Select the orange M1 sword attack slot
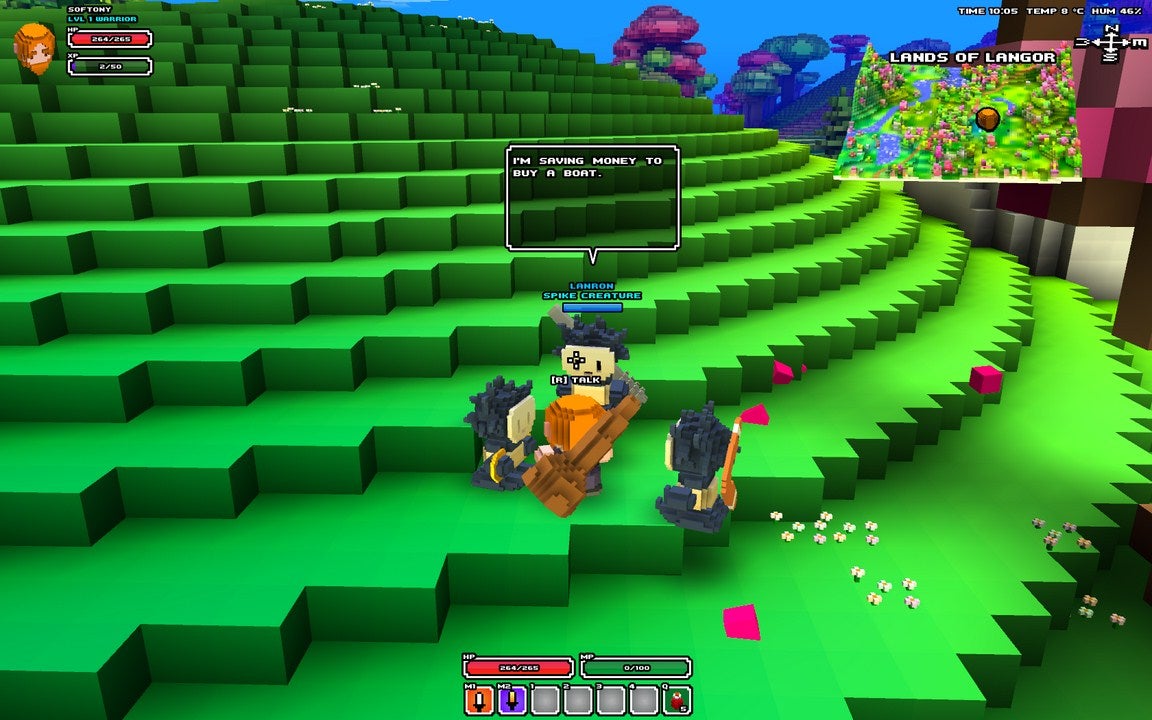 479,700
